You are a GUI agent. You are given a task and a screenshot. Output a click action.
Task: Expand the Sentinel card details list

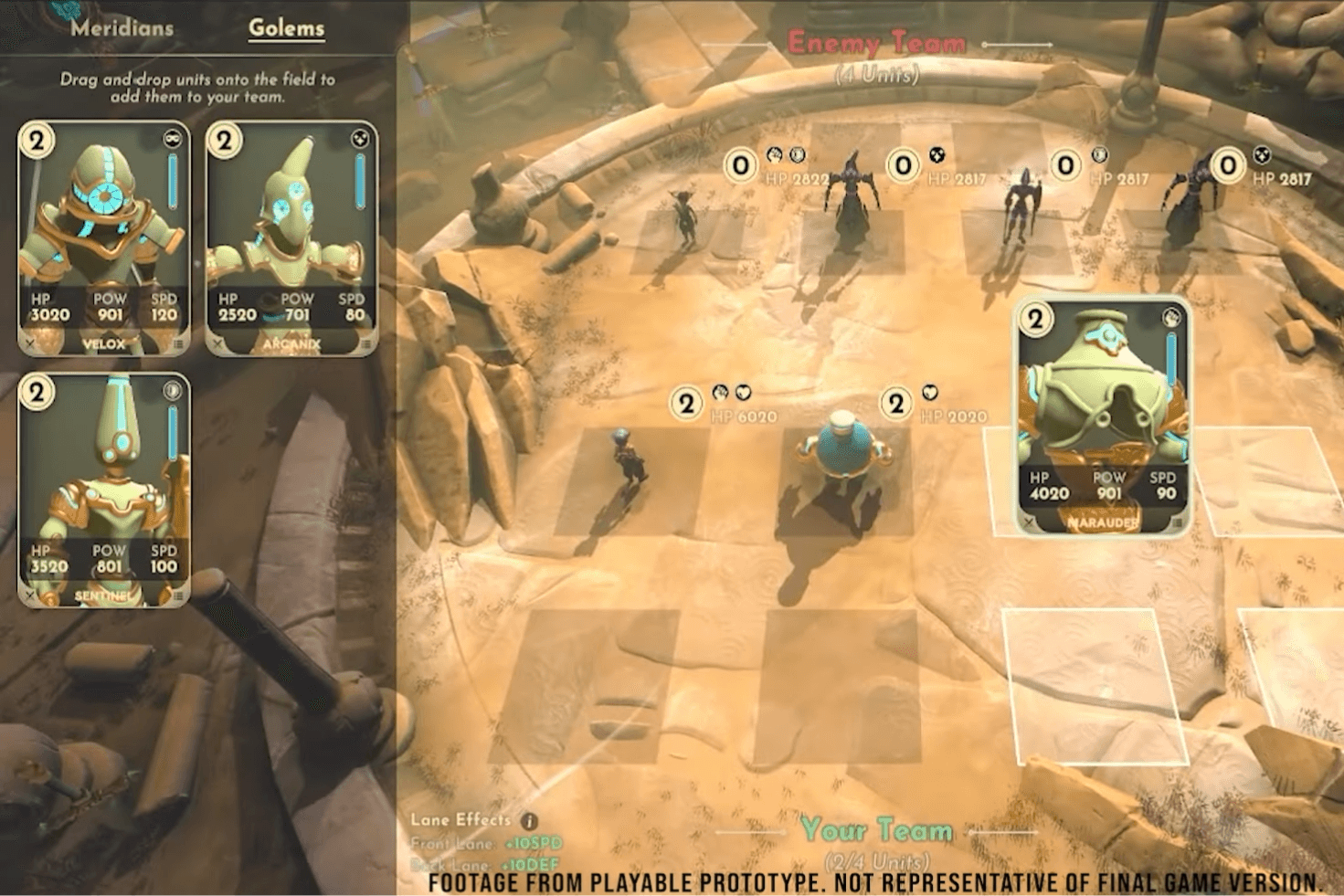pyautogui.click(x=179, y=595)
